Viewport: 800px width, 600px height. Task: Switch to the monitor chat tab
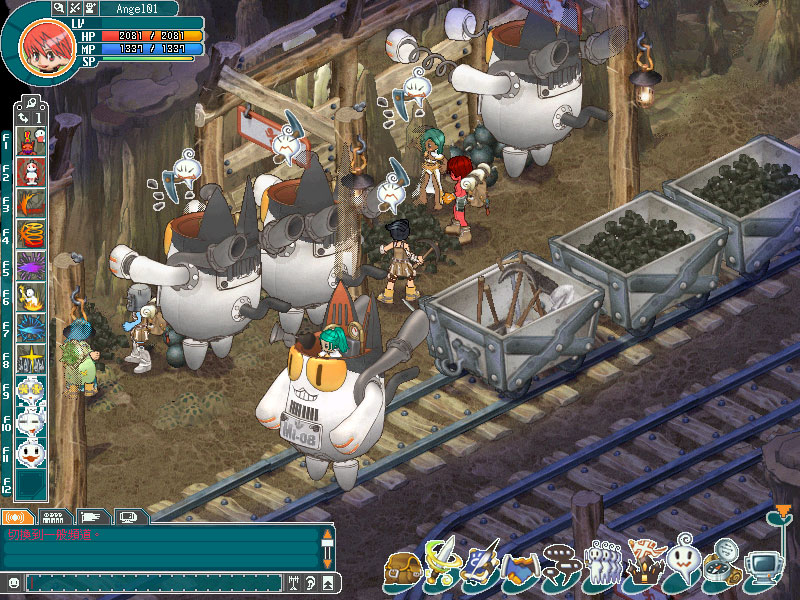click(x=127, y=517)
